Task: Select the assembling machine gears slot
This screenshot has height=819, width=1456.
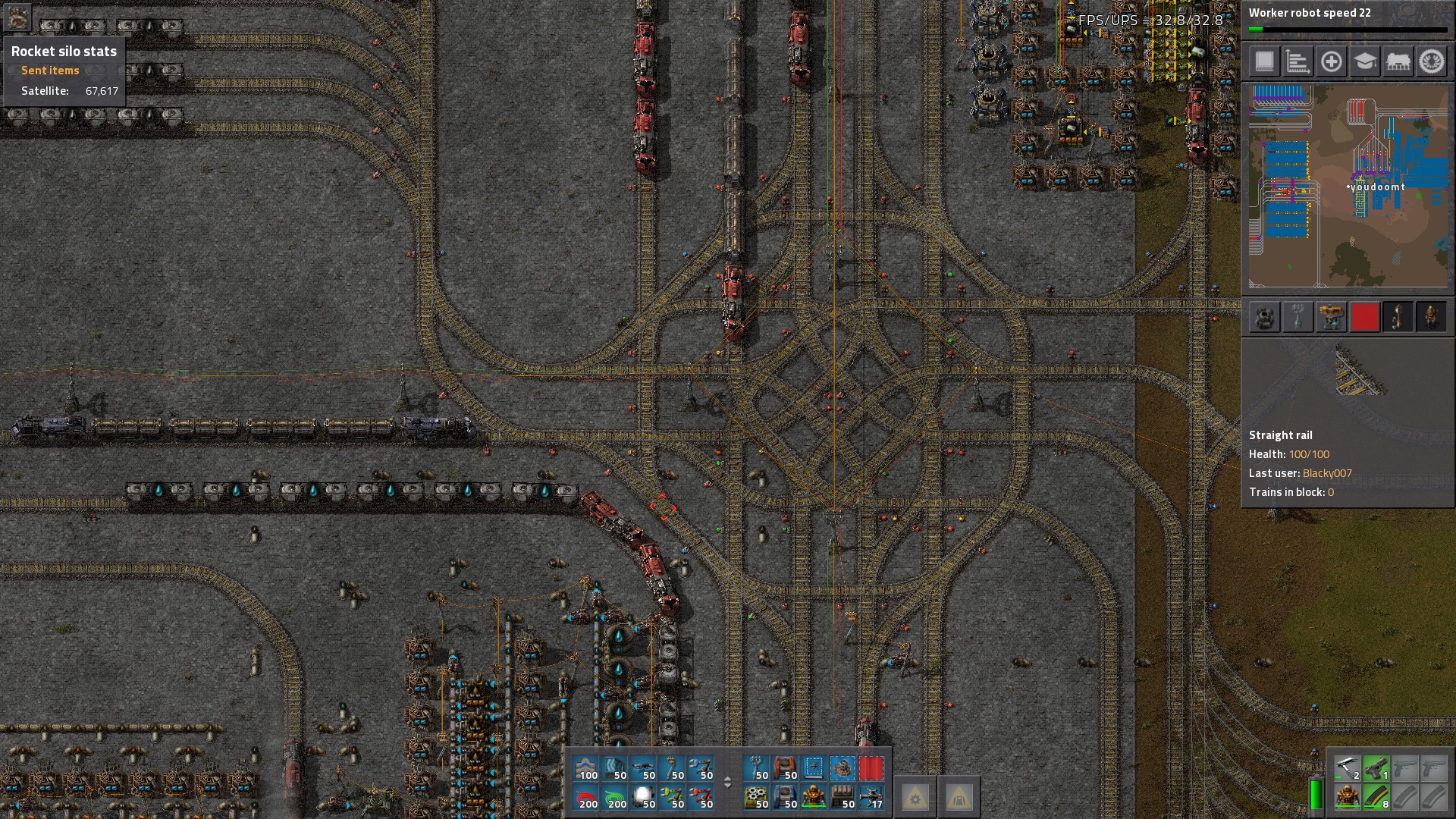Action: tap(755, 797)
